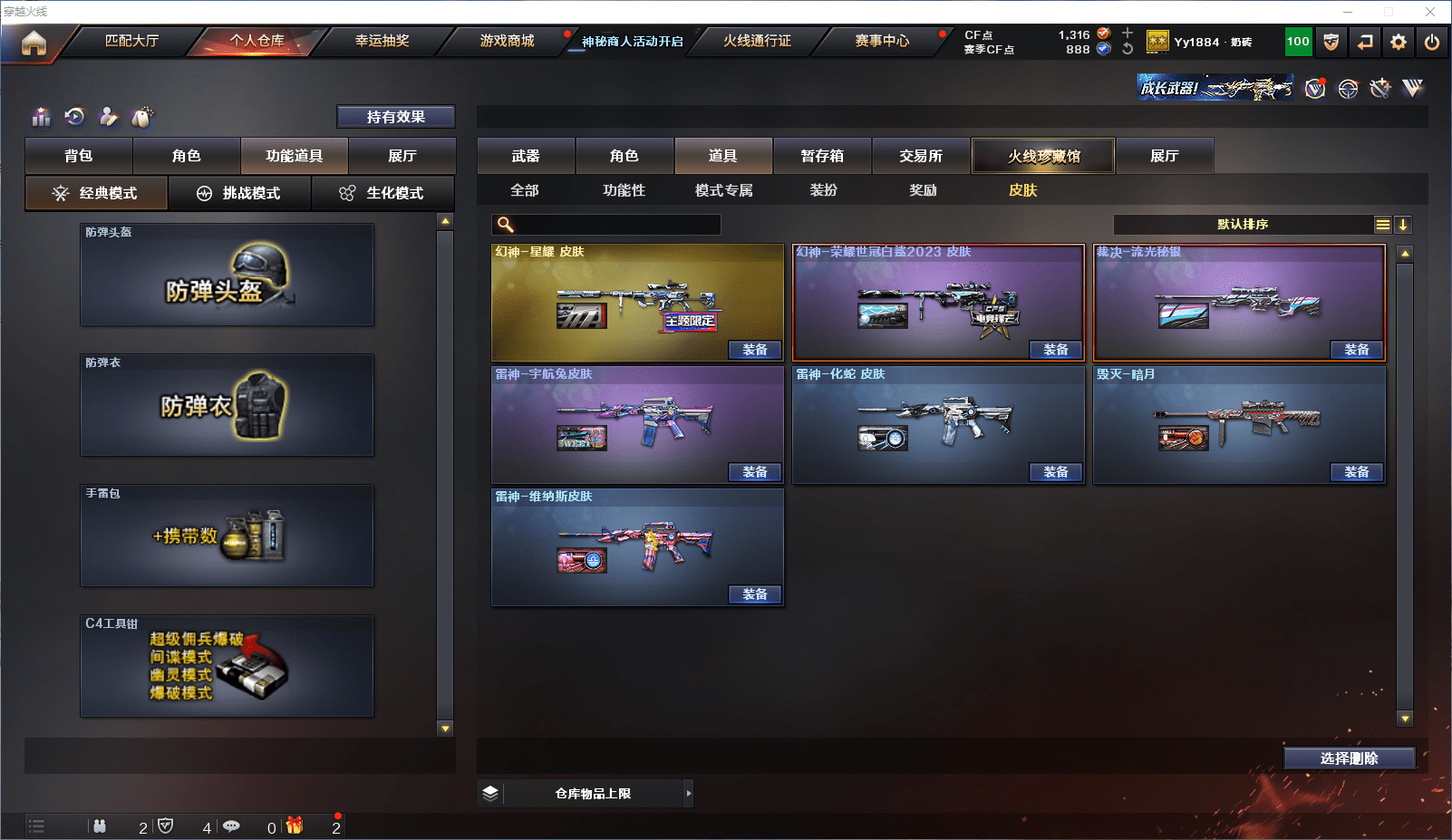Open settings gear icon
Viewport: 1452px width, 840px height.
[x=1399, y=42]
